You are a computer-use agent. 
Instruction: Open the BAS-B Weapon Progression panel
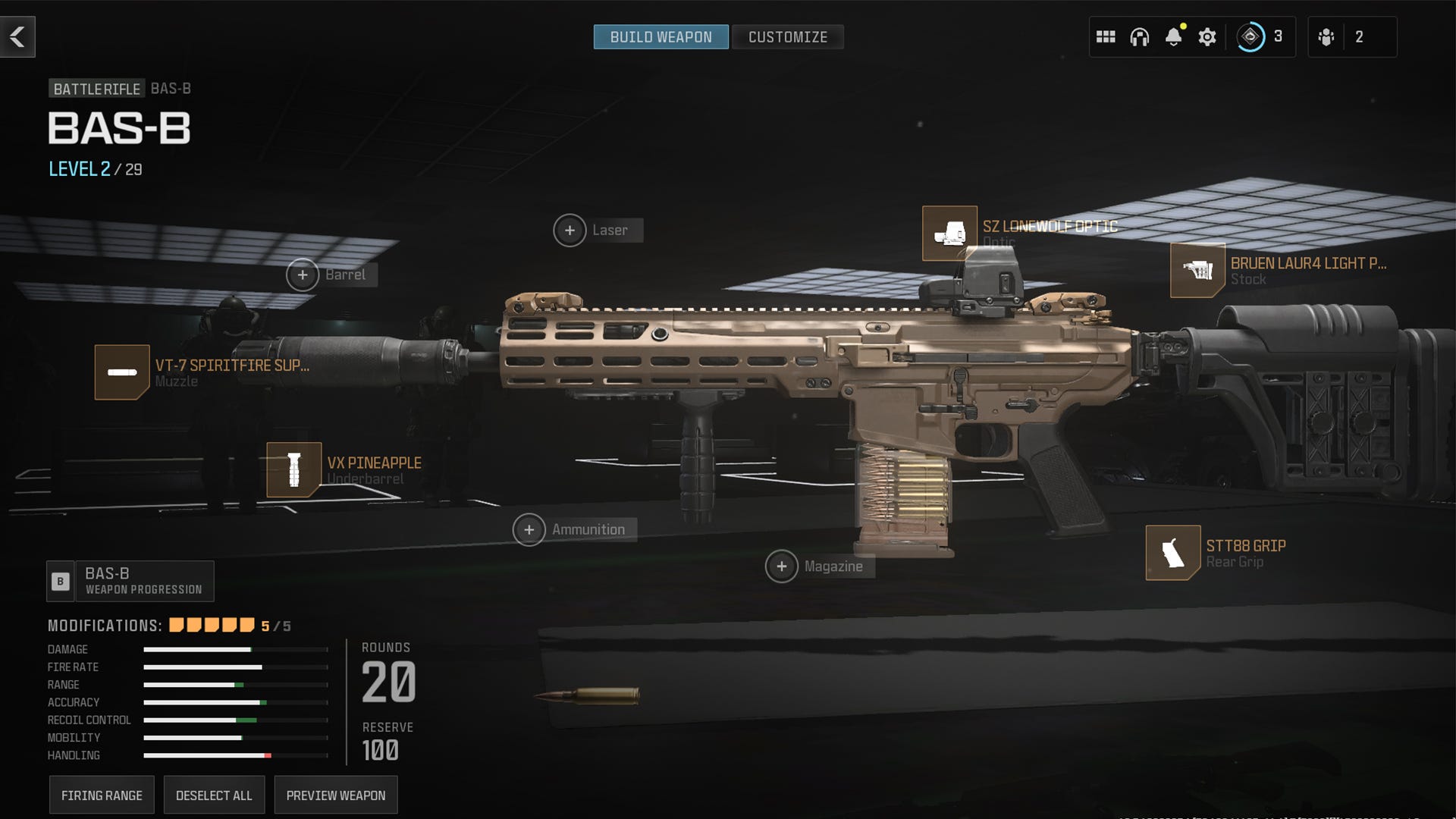click(x=130, y=581)
